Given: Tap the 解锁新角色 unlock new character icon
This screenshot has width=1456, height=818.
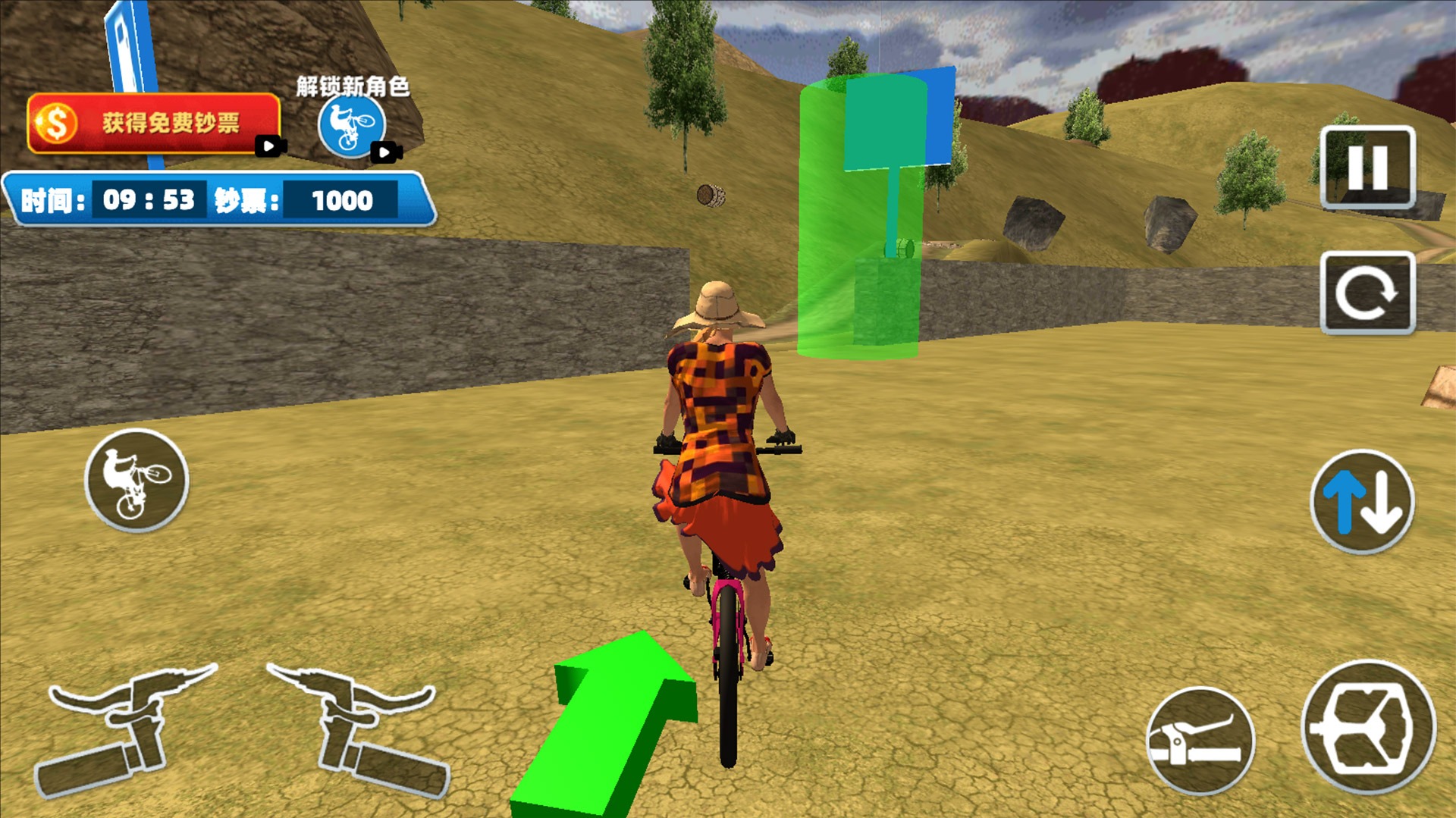Looking at the screenshot, I should [x=352, y=126].
